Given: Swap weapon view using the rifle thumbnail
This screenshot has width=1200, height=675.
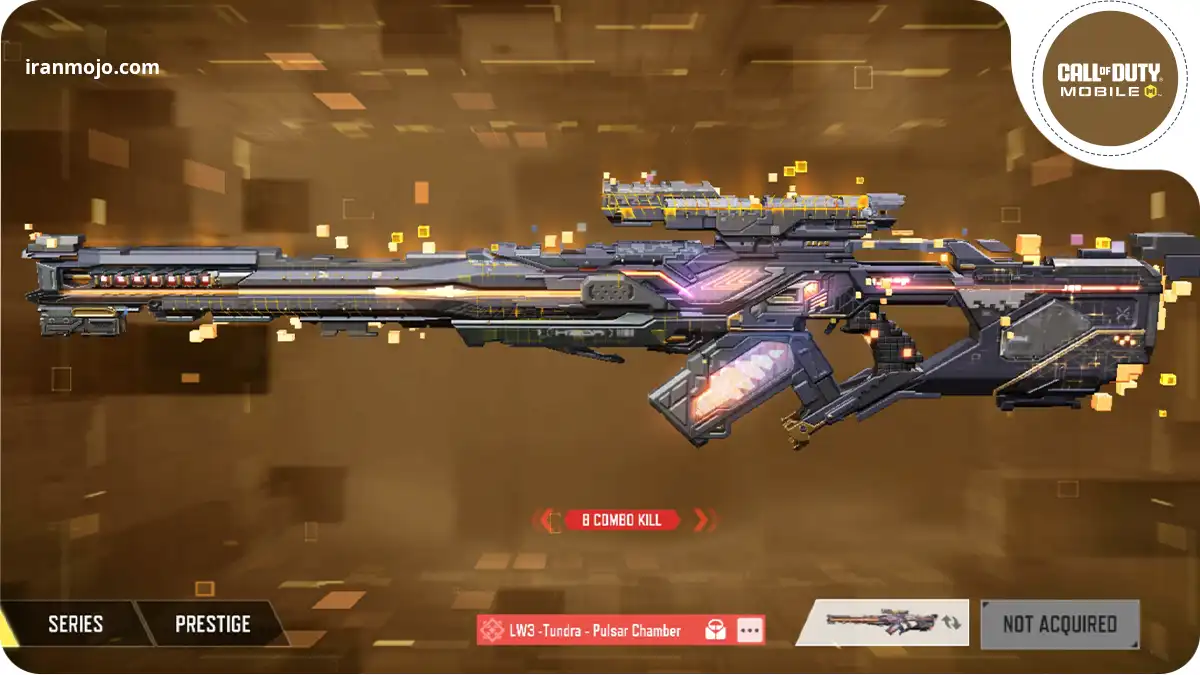Looking at the screenshot, I should 882,622.
